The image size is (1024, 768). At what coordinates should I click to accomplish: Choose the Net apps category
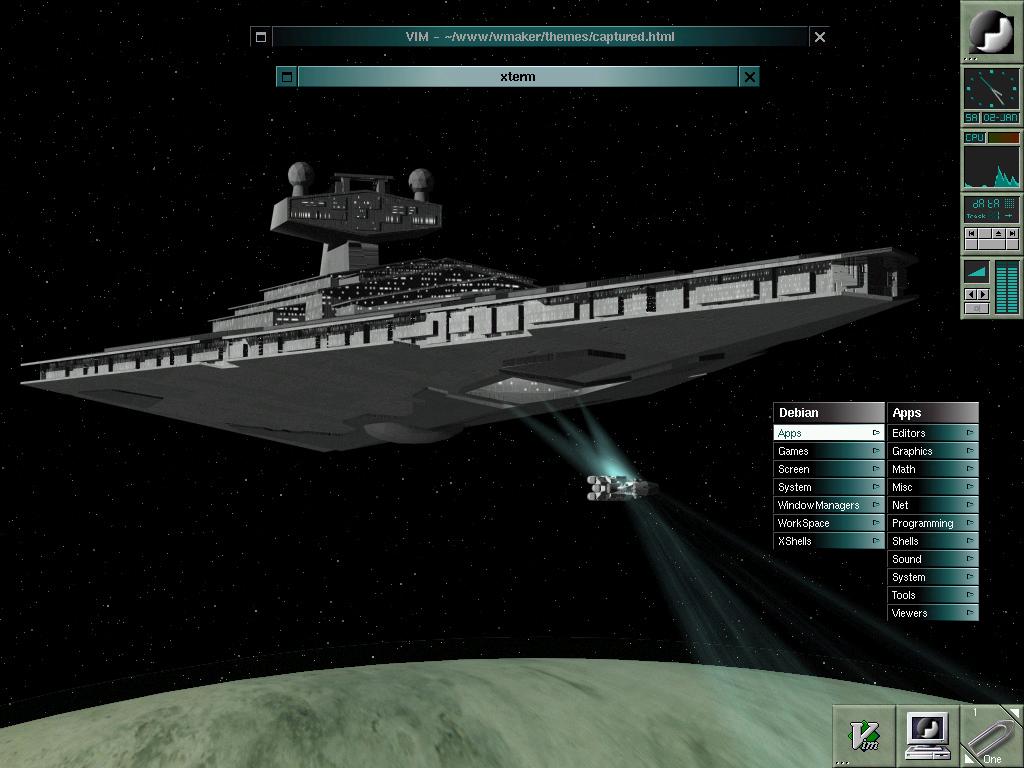pyautogui.click(x=932, y=505)
